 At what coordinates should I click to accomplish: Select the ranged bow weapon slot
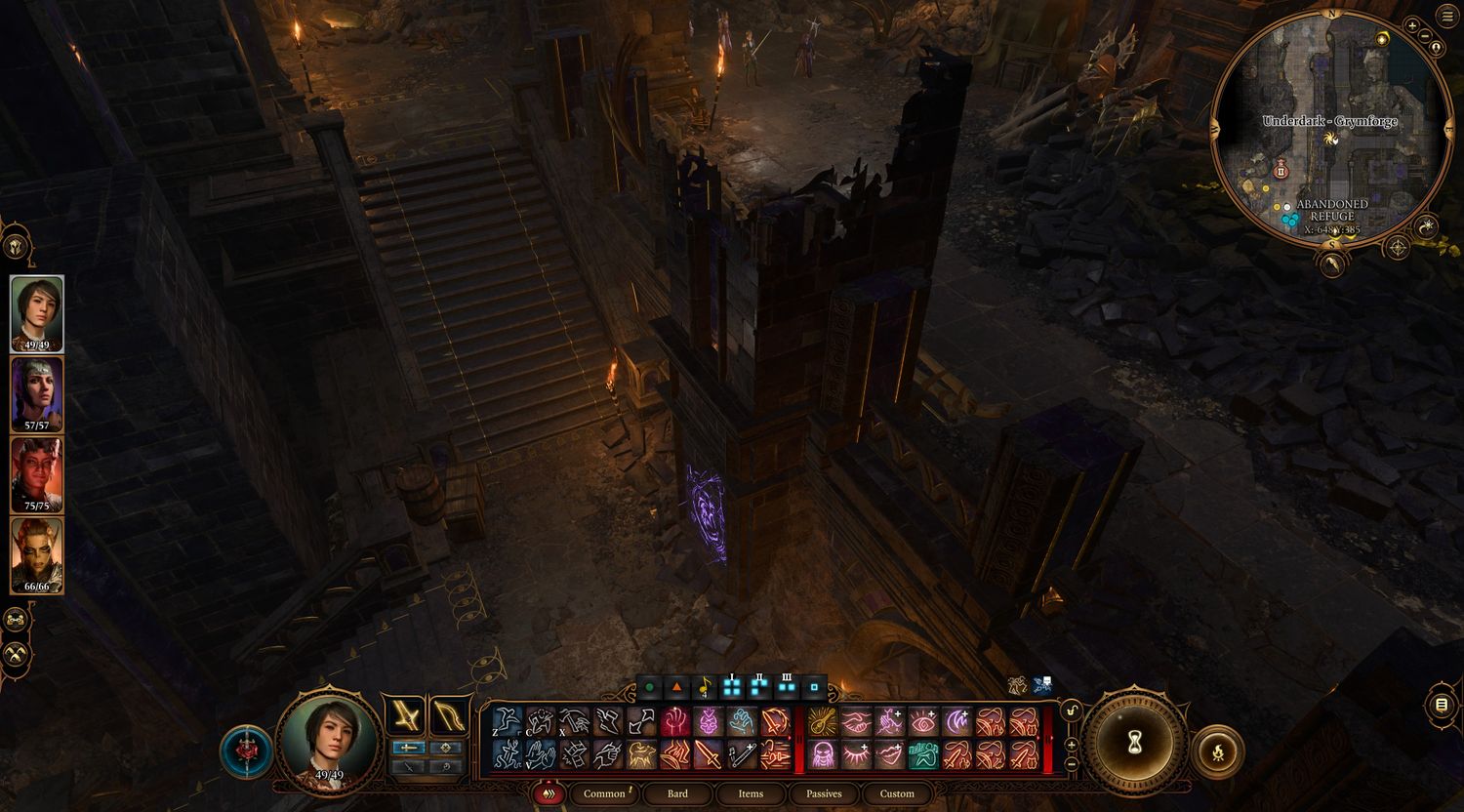(449, 716)
